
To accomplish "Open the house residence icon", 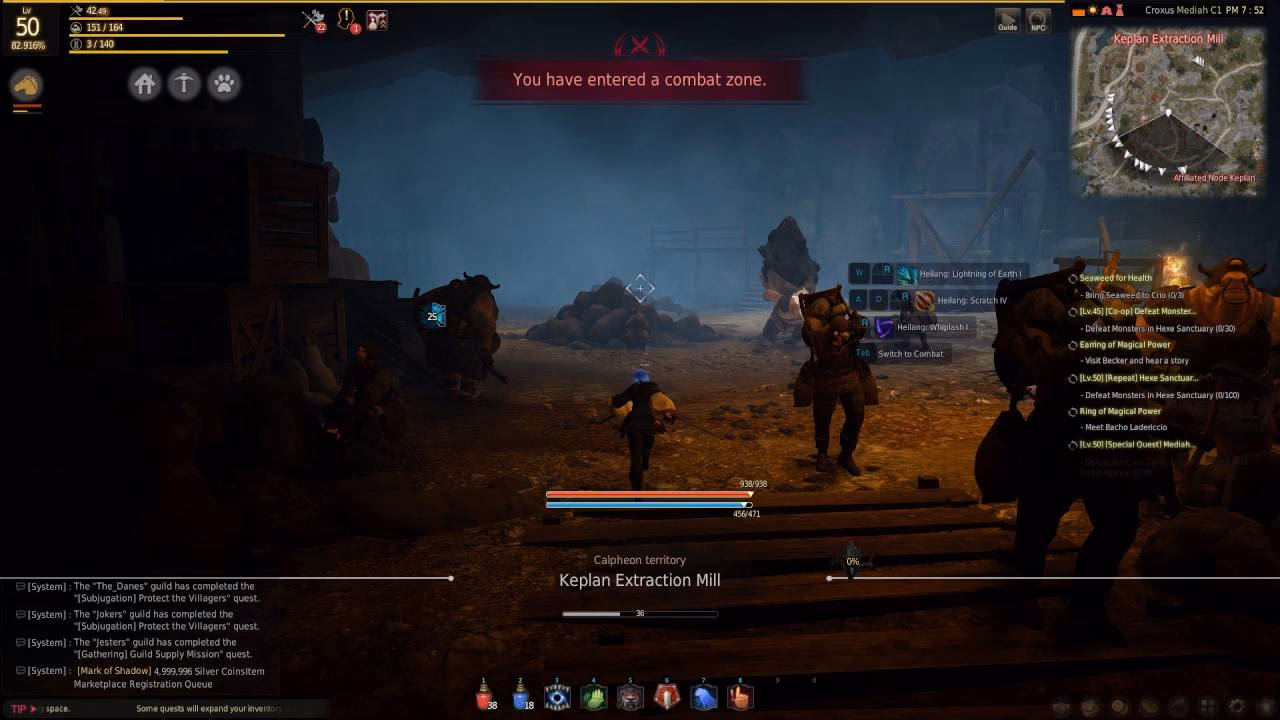I will point(145,84).
